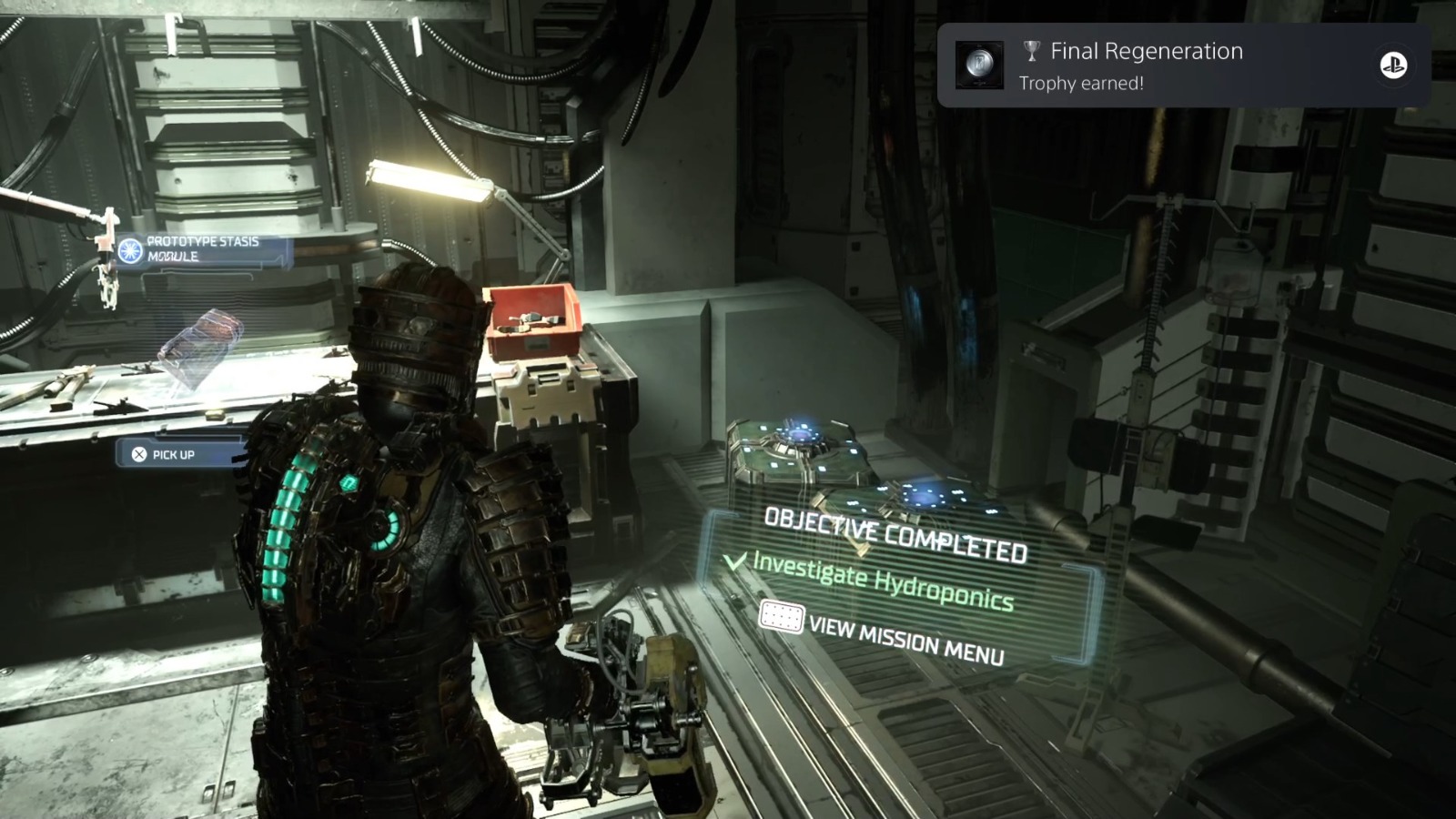Click the Final Regeneration trophy artwork square

click(x=981, y=65)
